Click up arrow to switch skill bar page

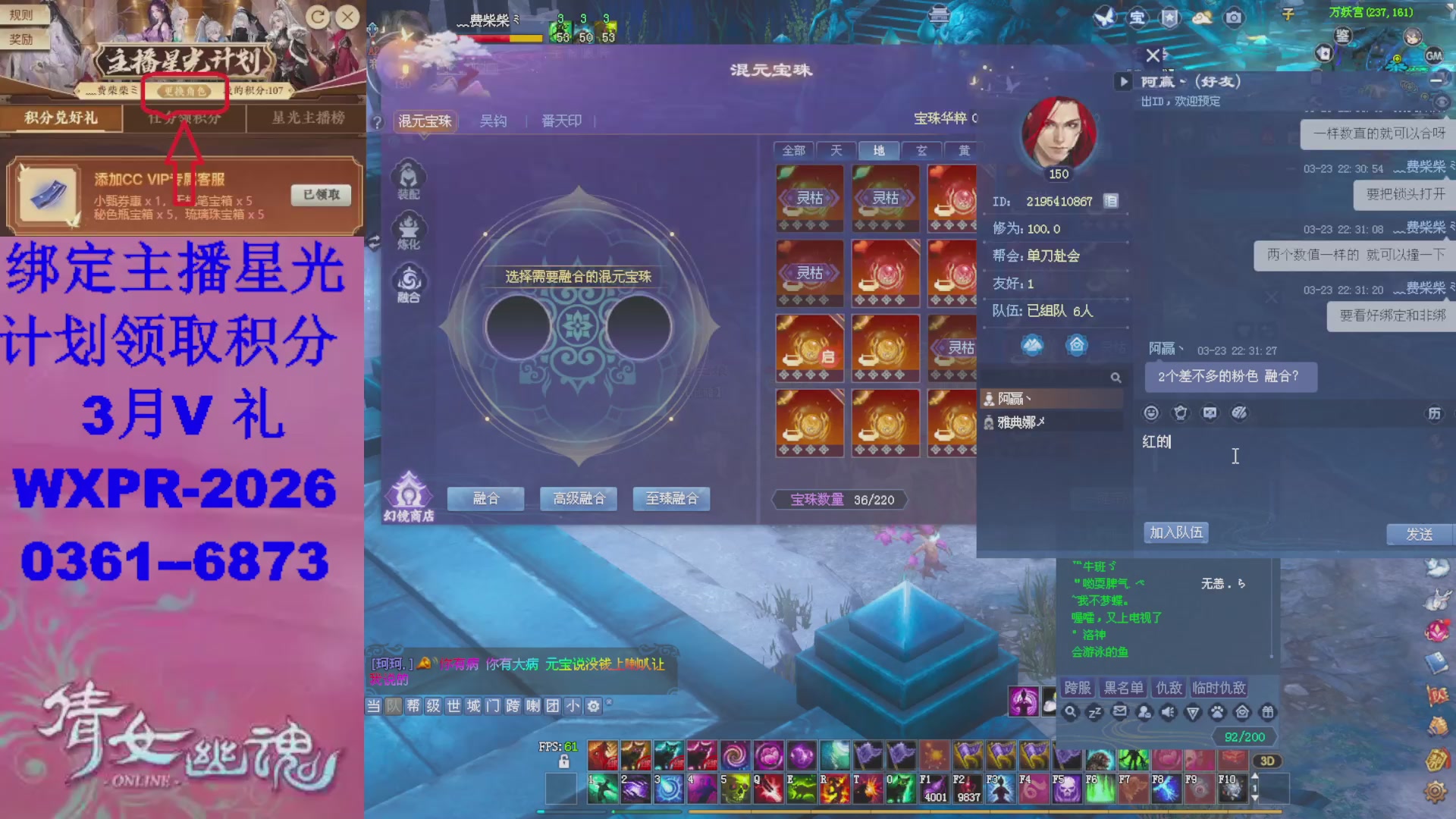point(1255,776)
